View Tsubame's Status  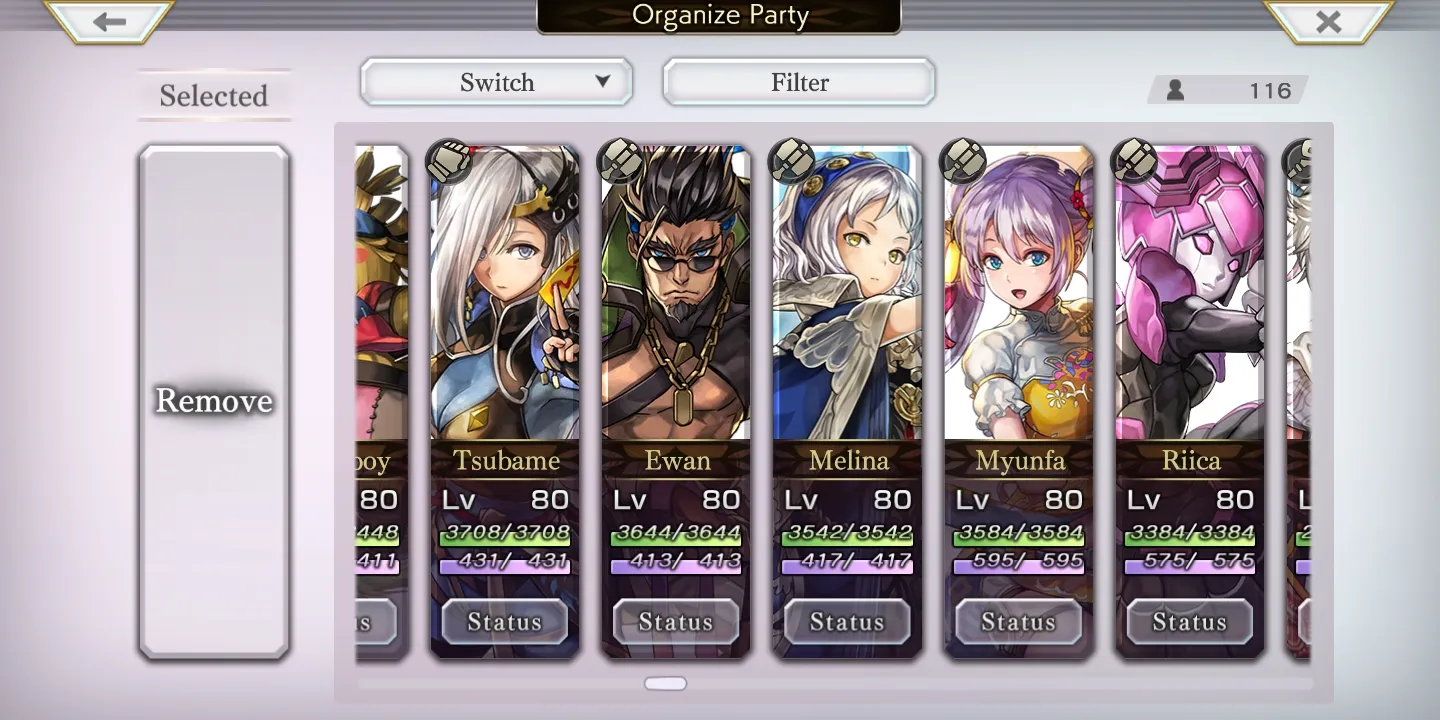click(505, 622)
